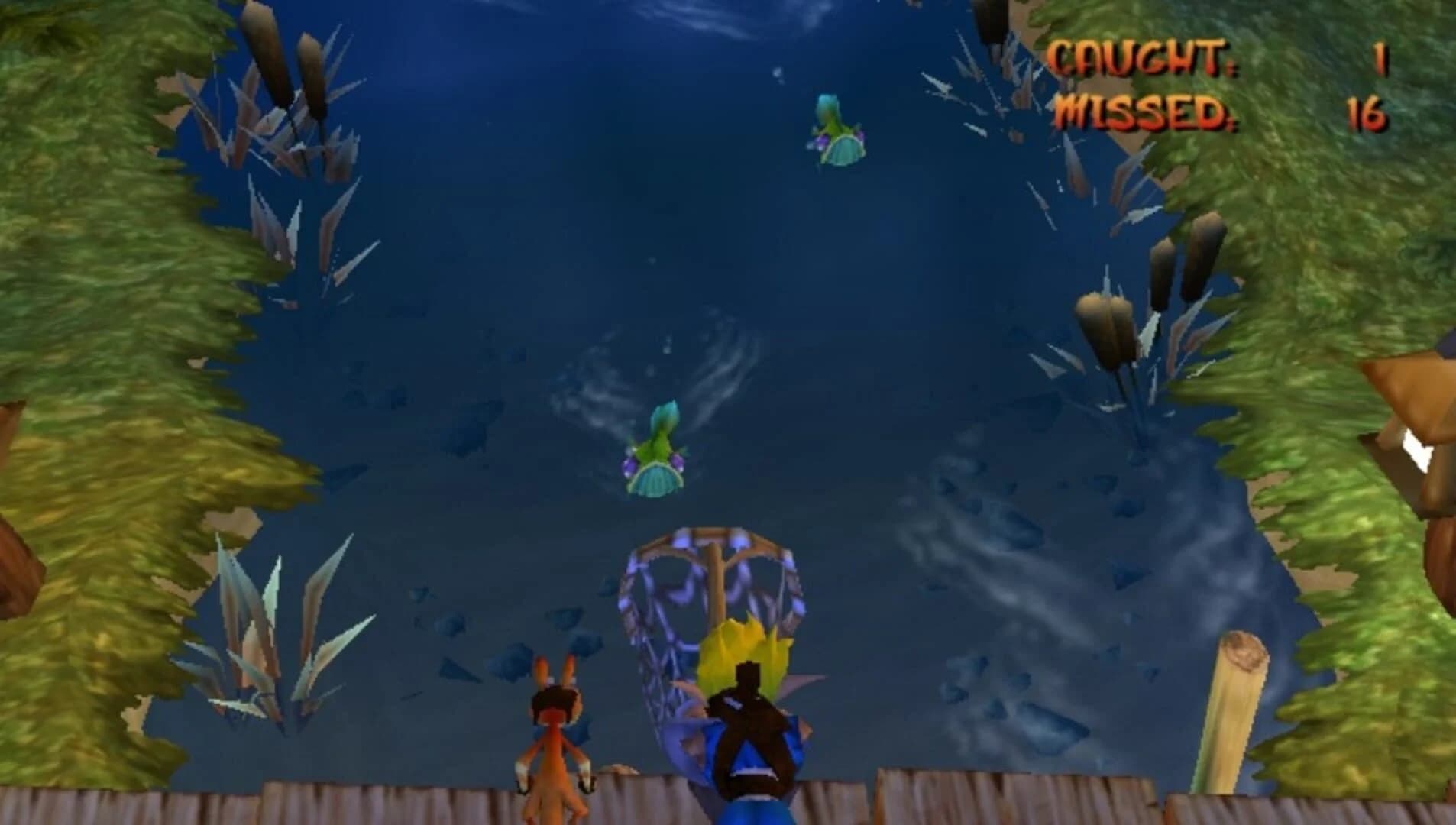Click the fish swimming near the top
Image resolution: width=1456 pixels, height=825 pixels.
[x=839, y=131]
